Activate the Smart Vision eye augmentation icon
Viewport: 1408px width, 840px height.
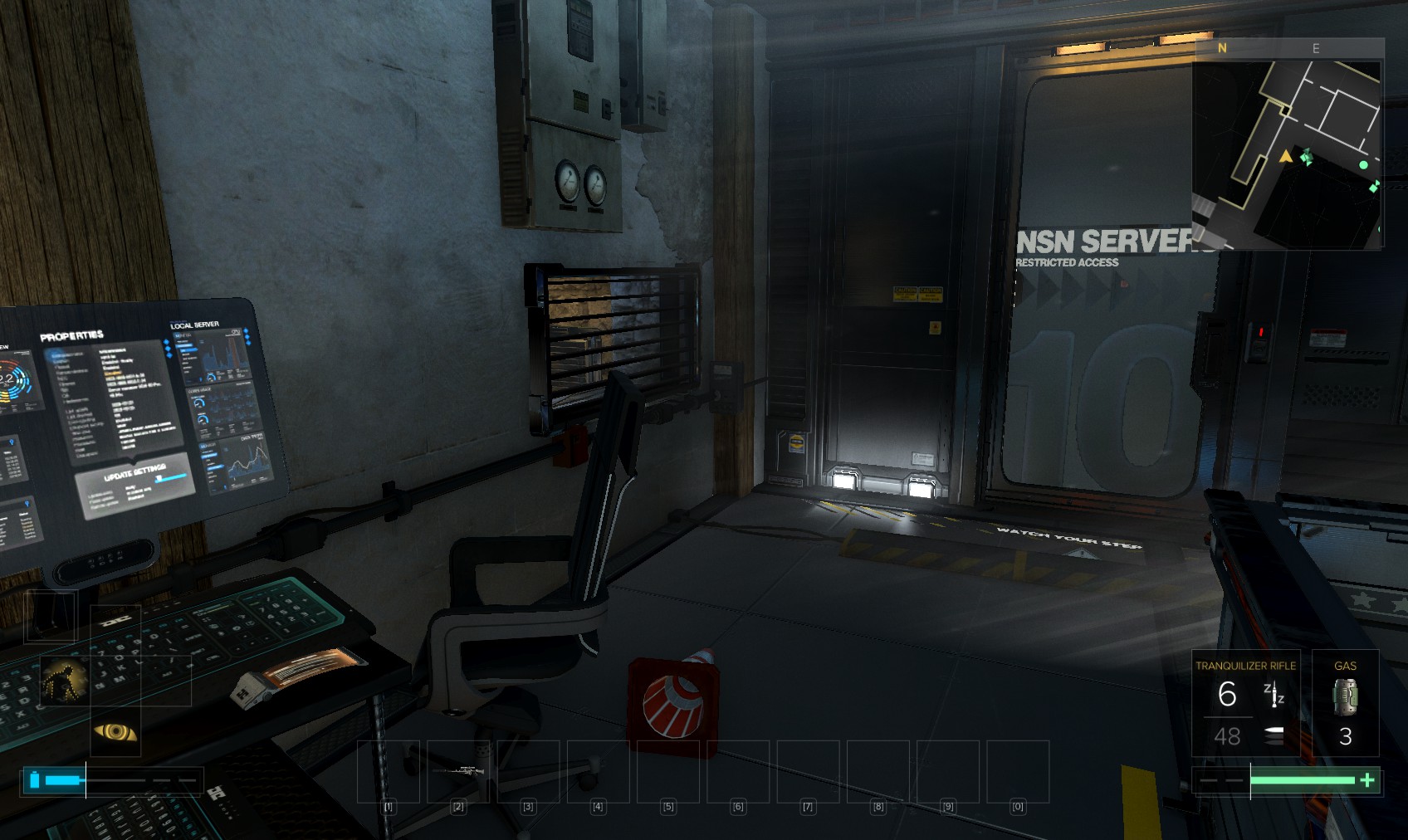115,731
